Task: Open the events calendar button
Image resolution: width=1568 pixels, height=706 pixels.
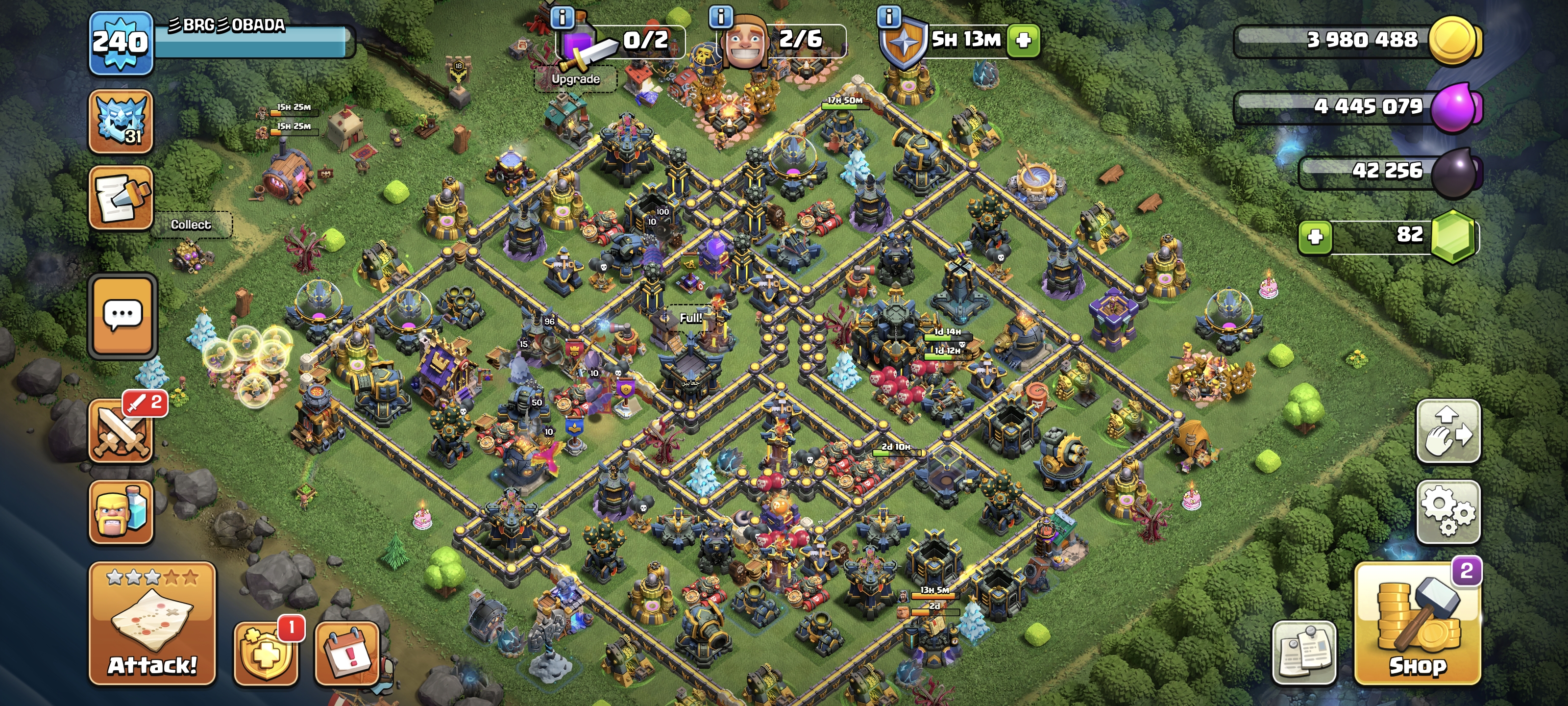Action: (x=347, y=654)
